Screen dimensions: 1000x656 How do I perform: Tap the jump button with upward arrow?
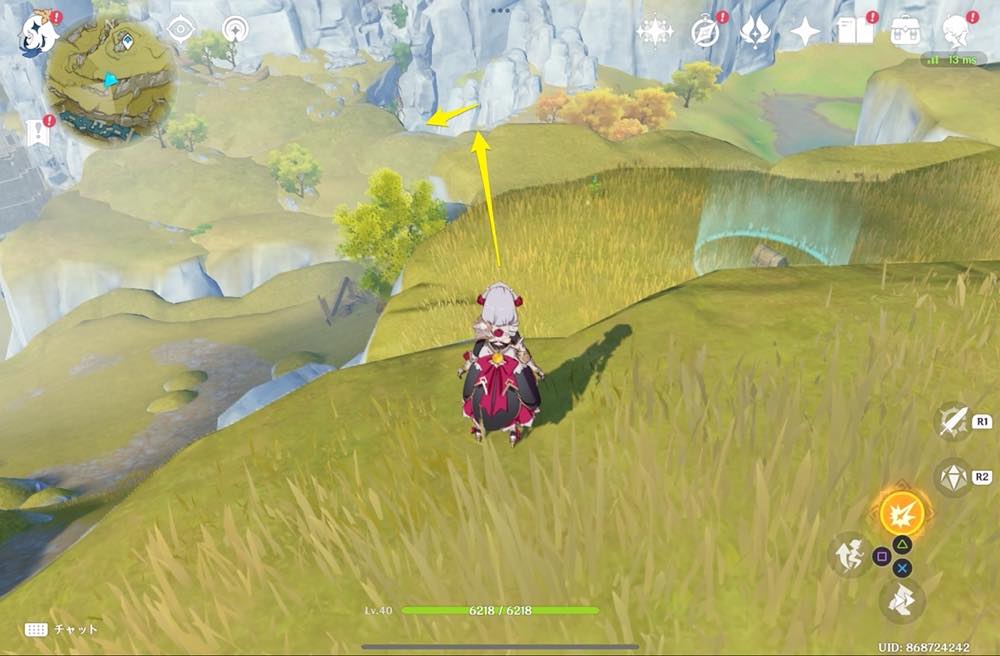pyautogui.click(x=849, y=553)
